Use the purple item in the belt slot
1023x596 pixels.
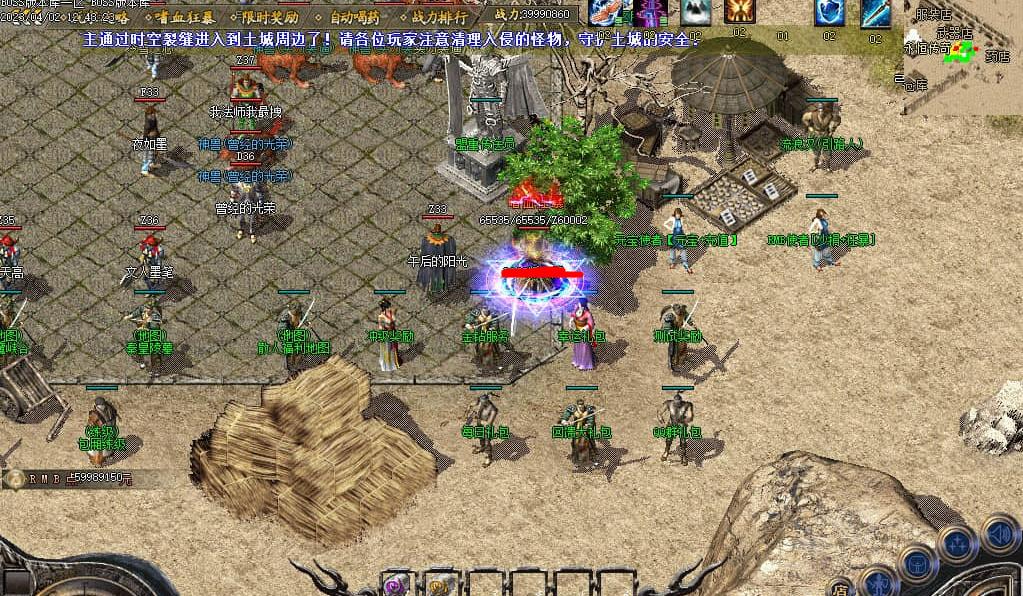pos(395,585)
